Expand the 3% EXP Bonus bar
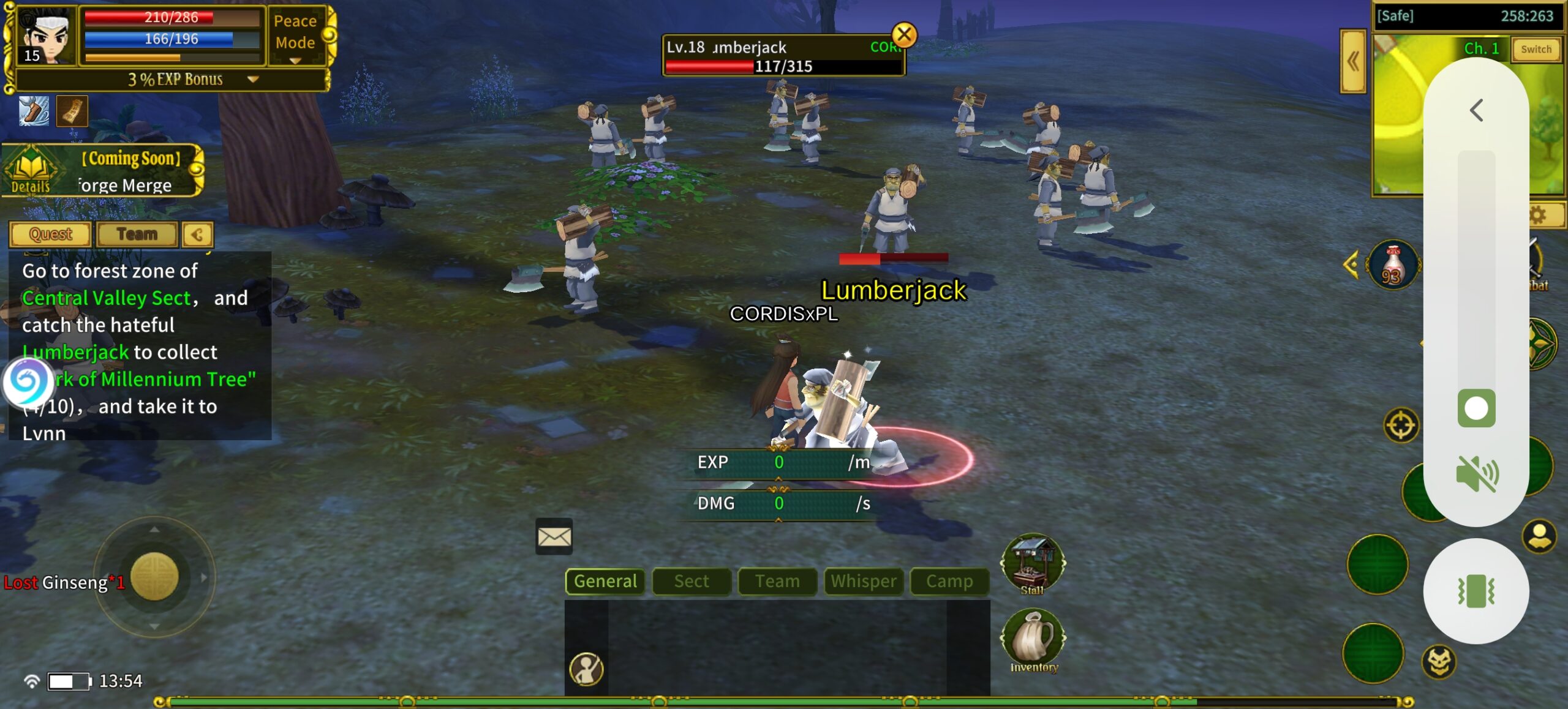 point(252,79)
